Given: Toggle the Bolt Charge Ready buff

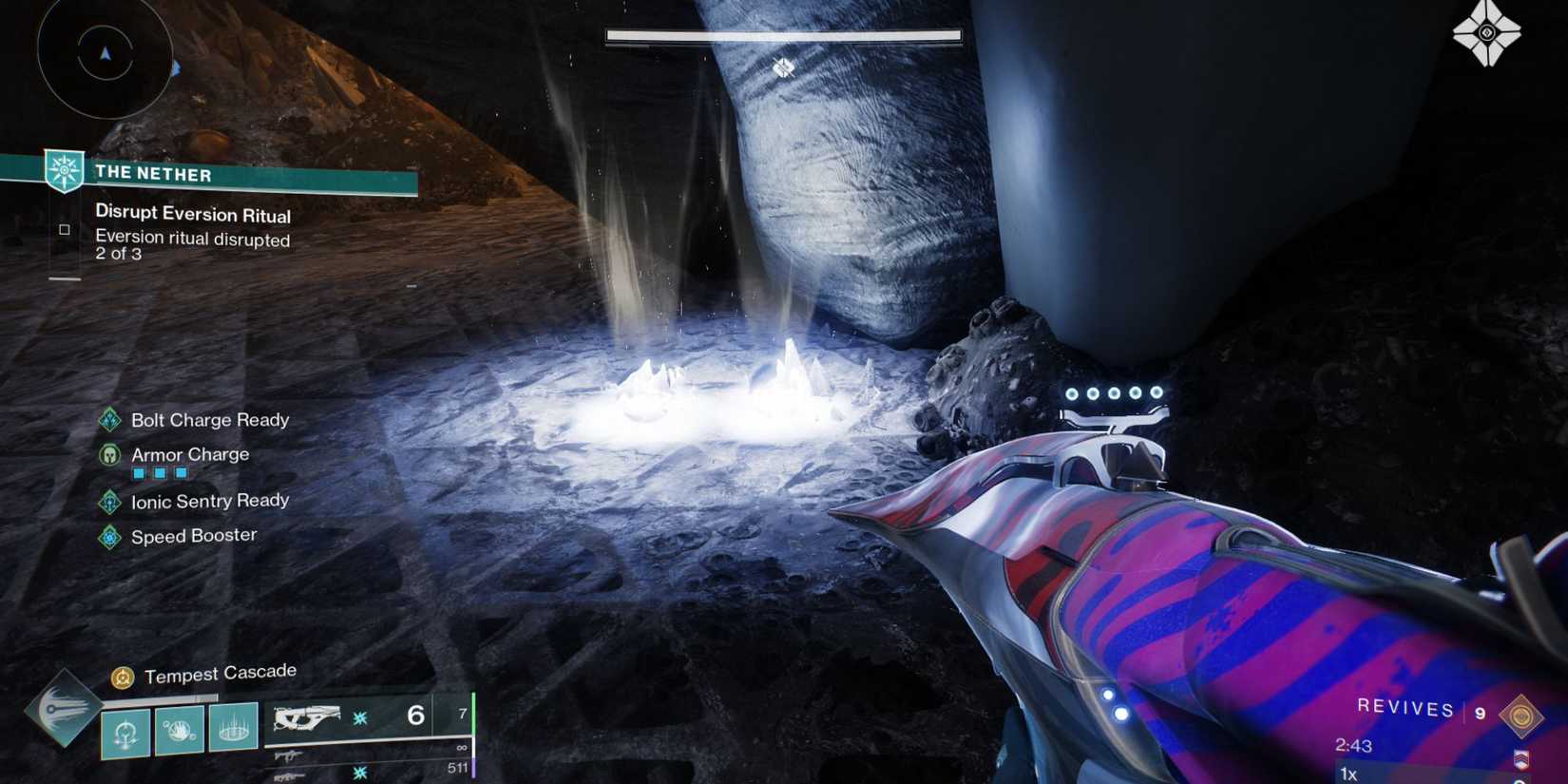Looking at the screenshot, I should 110,419.
